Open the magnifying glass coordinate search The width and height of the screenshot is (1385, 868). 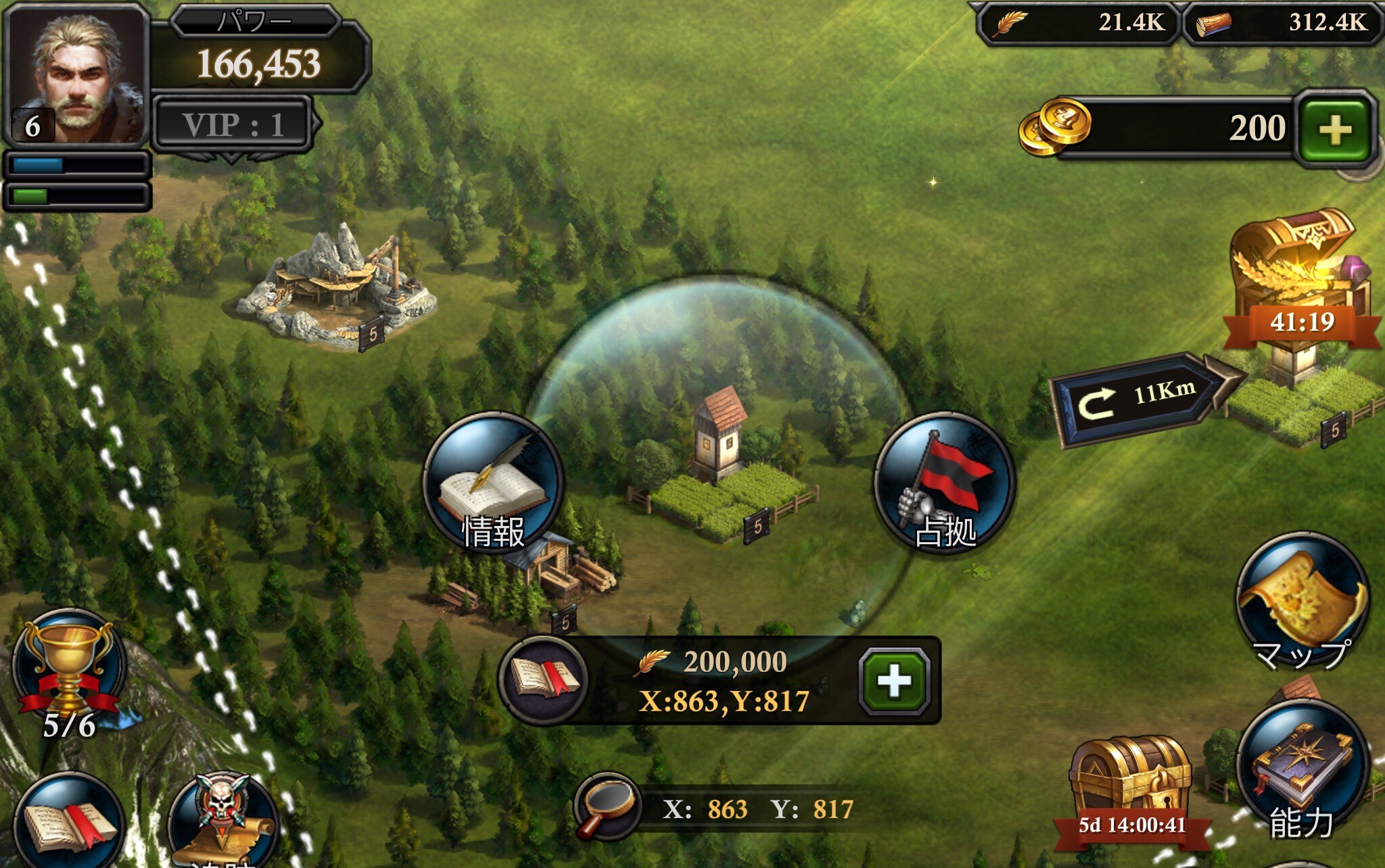[606, 807]
